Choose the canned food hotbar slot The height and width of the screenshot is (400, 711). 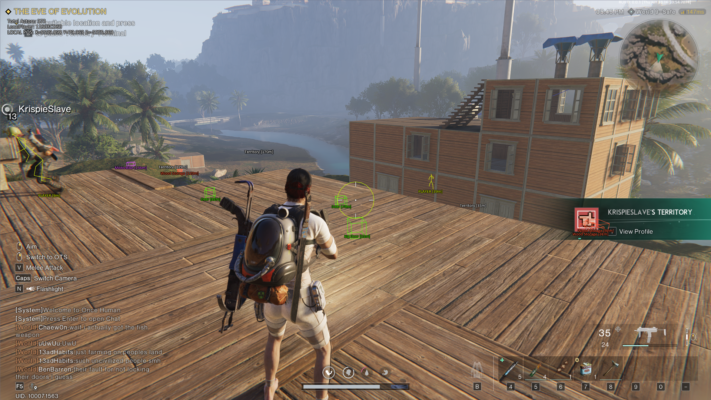[586, 369]
